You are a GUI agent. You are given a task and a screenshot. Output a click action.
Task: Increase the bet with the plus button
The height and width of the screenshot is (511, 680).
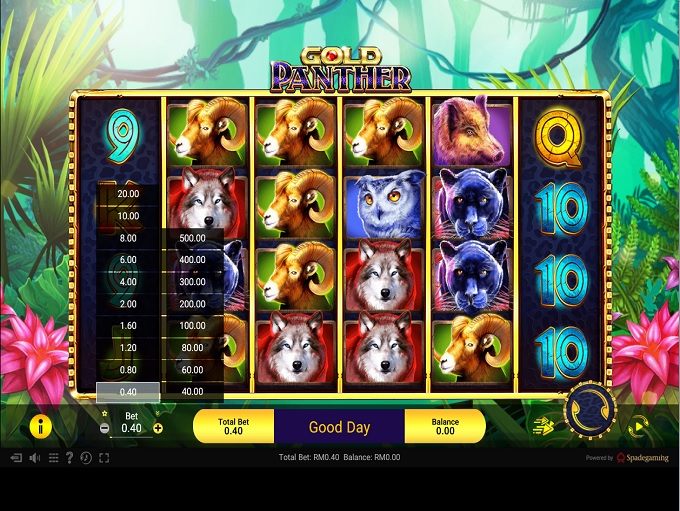(158, 428)
